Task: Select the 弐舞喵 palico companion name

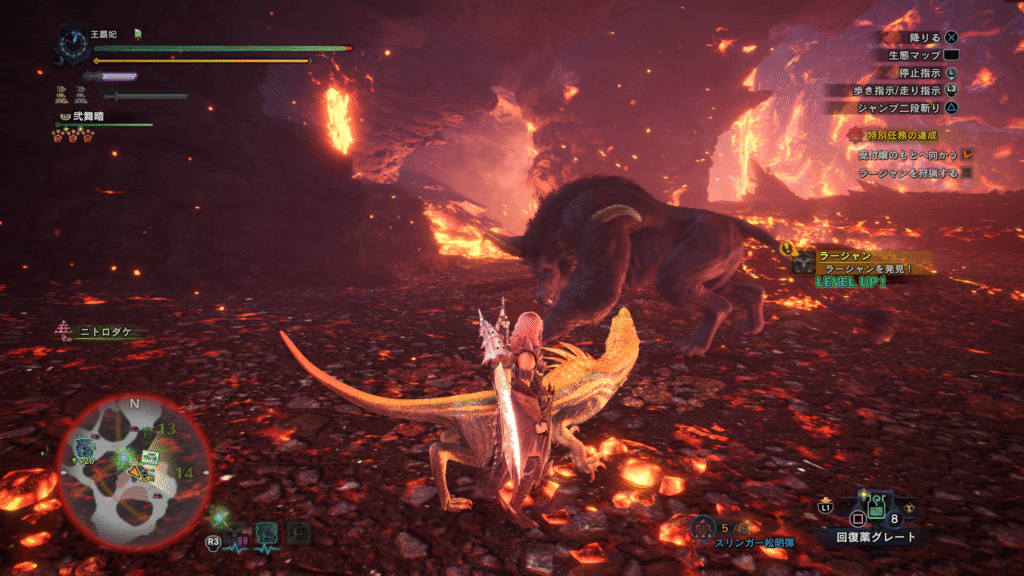Action: pos(85,116)
